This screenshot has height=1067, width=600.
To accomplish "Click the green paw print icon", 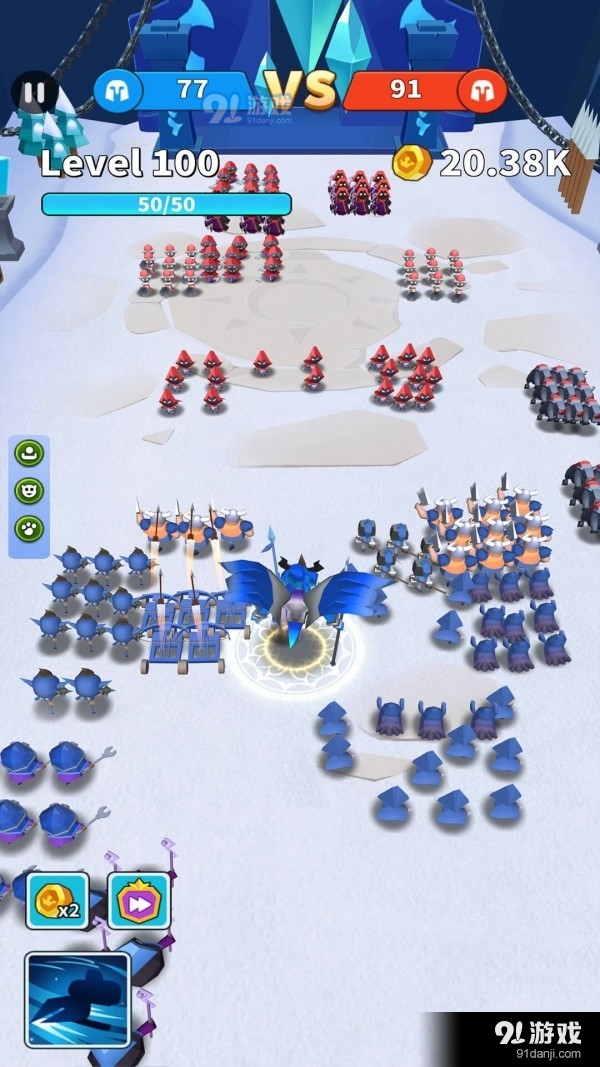I will [x=29, y=527].
